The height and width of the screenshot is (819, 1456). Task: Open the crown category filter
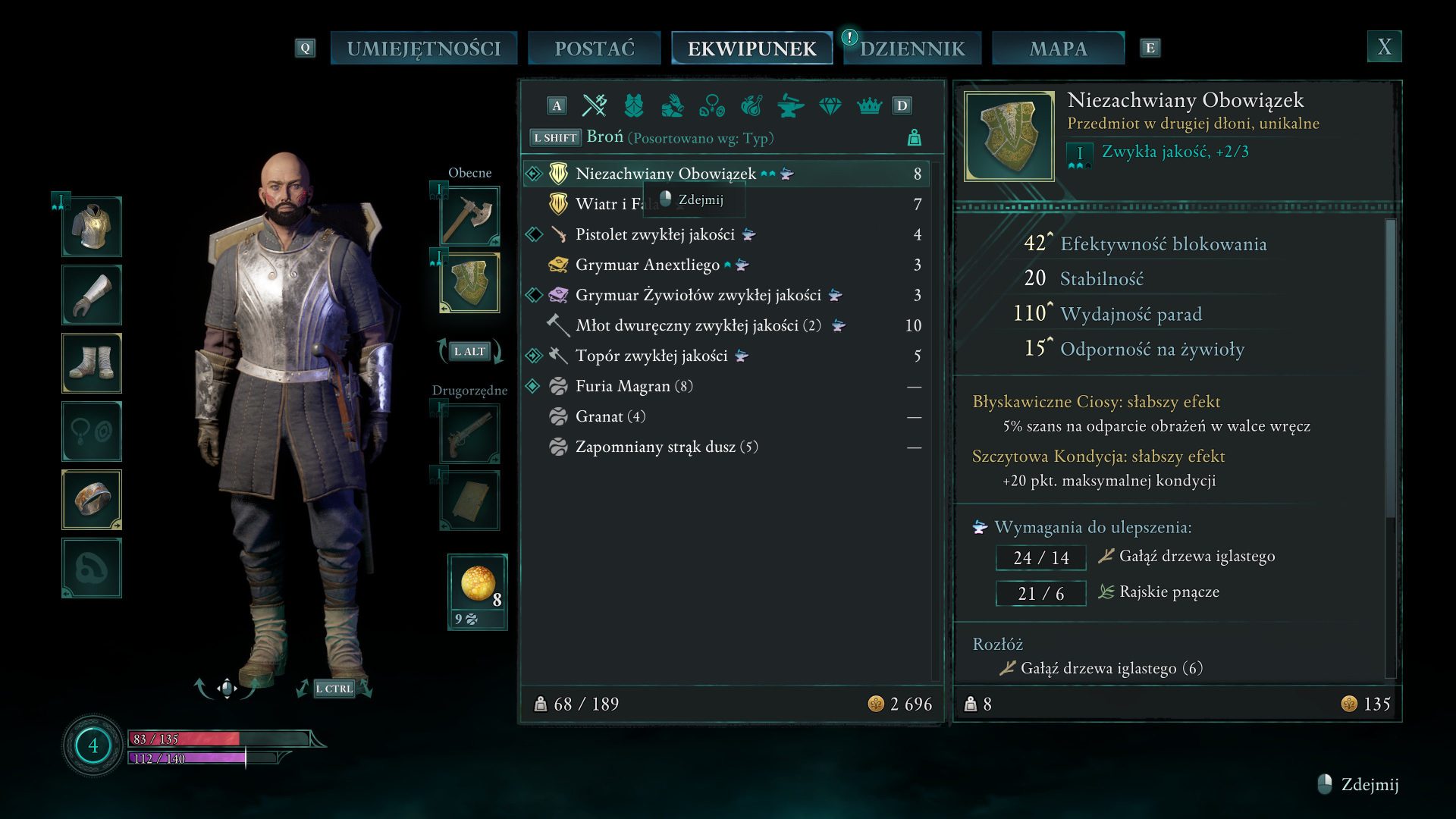(869, 105)
